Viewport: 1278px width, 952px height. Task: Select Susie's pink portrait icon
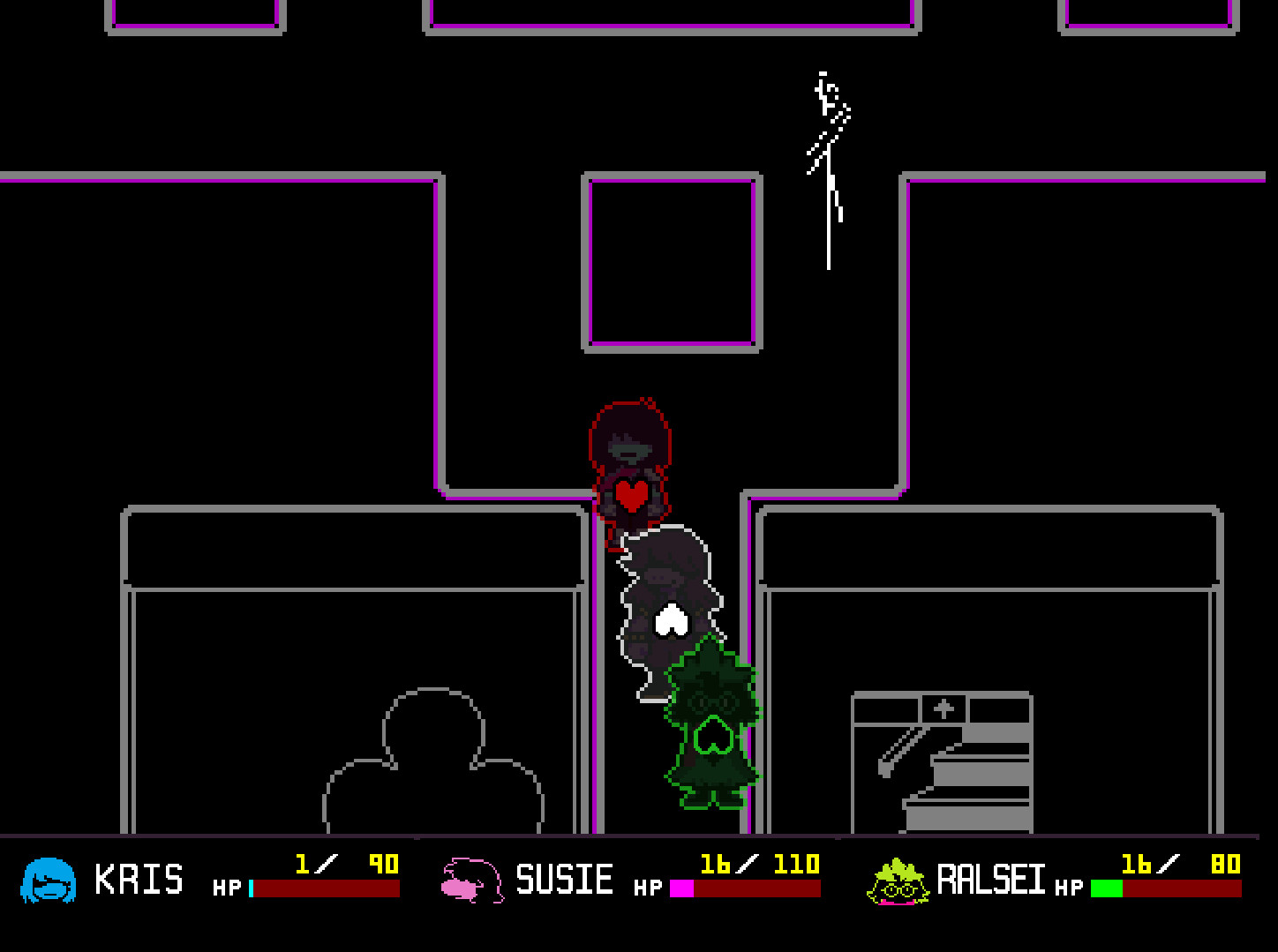(x=468, y=879)
